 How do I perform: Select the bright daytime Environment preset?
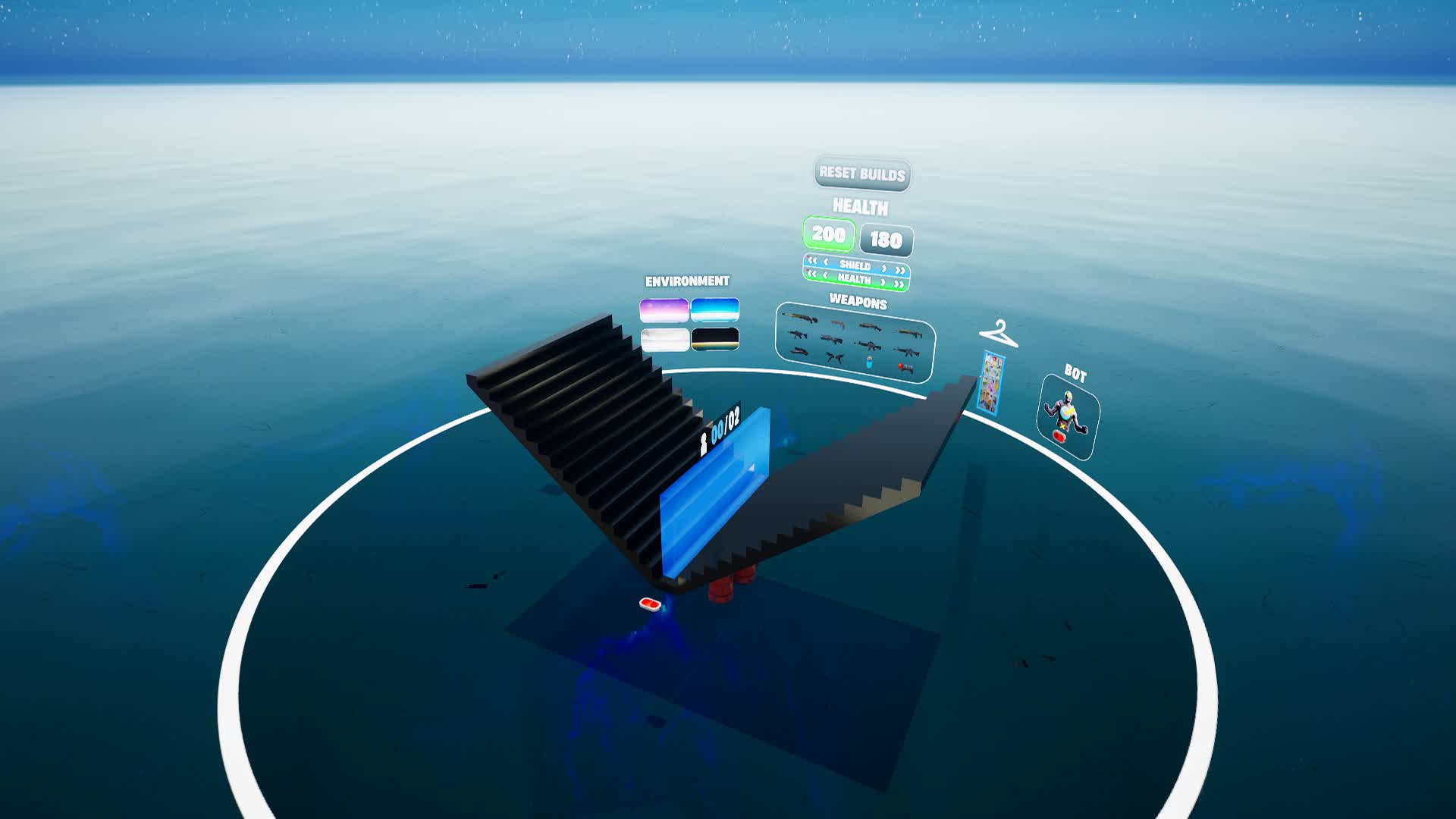(714, 309)
